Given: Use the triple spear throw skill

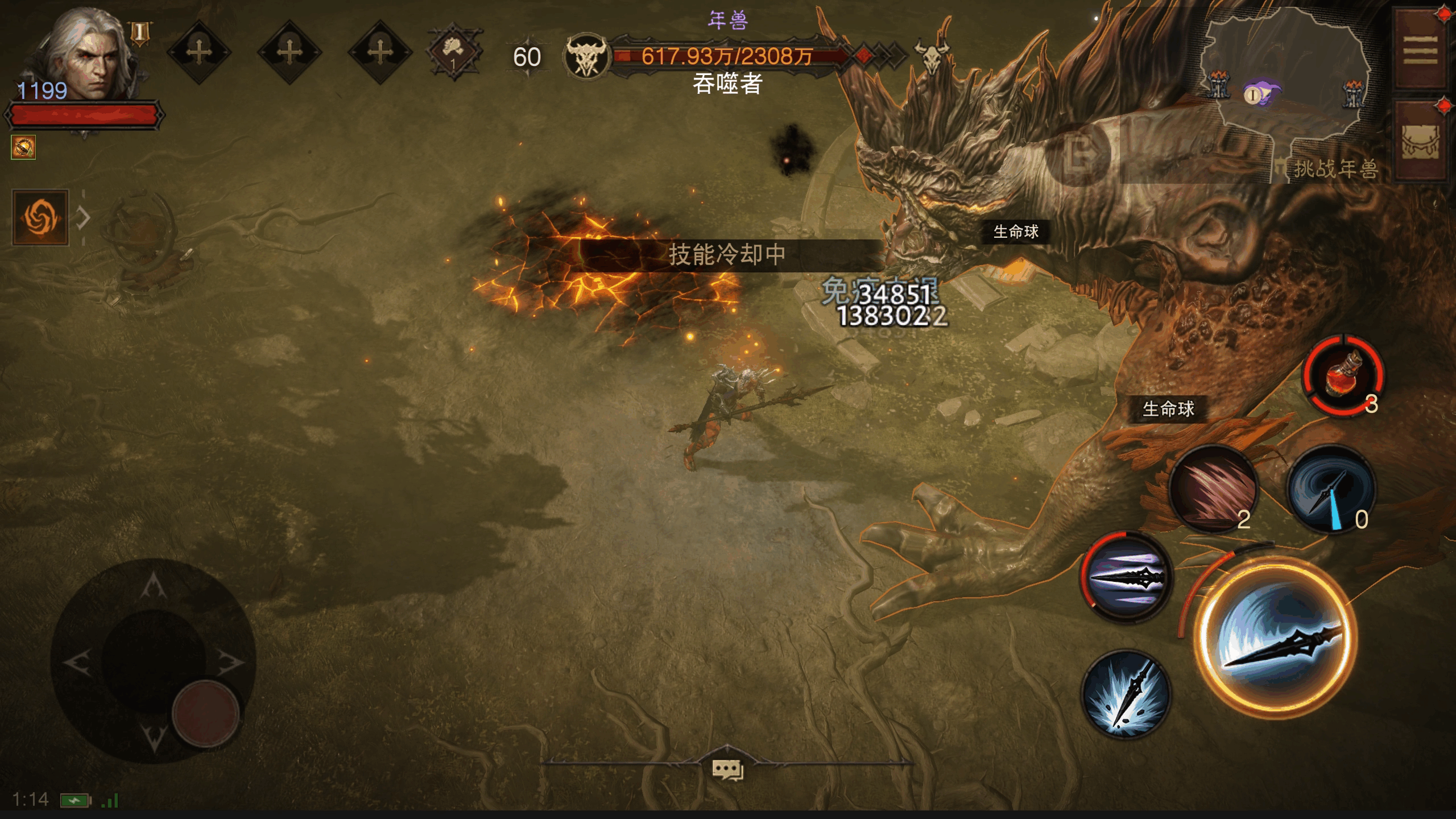Looking at the screenshot, I should click(1126, 577).
